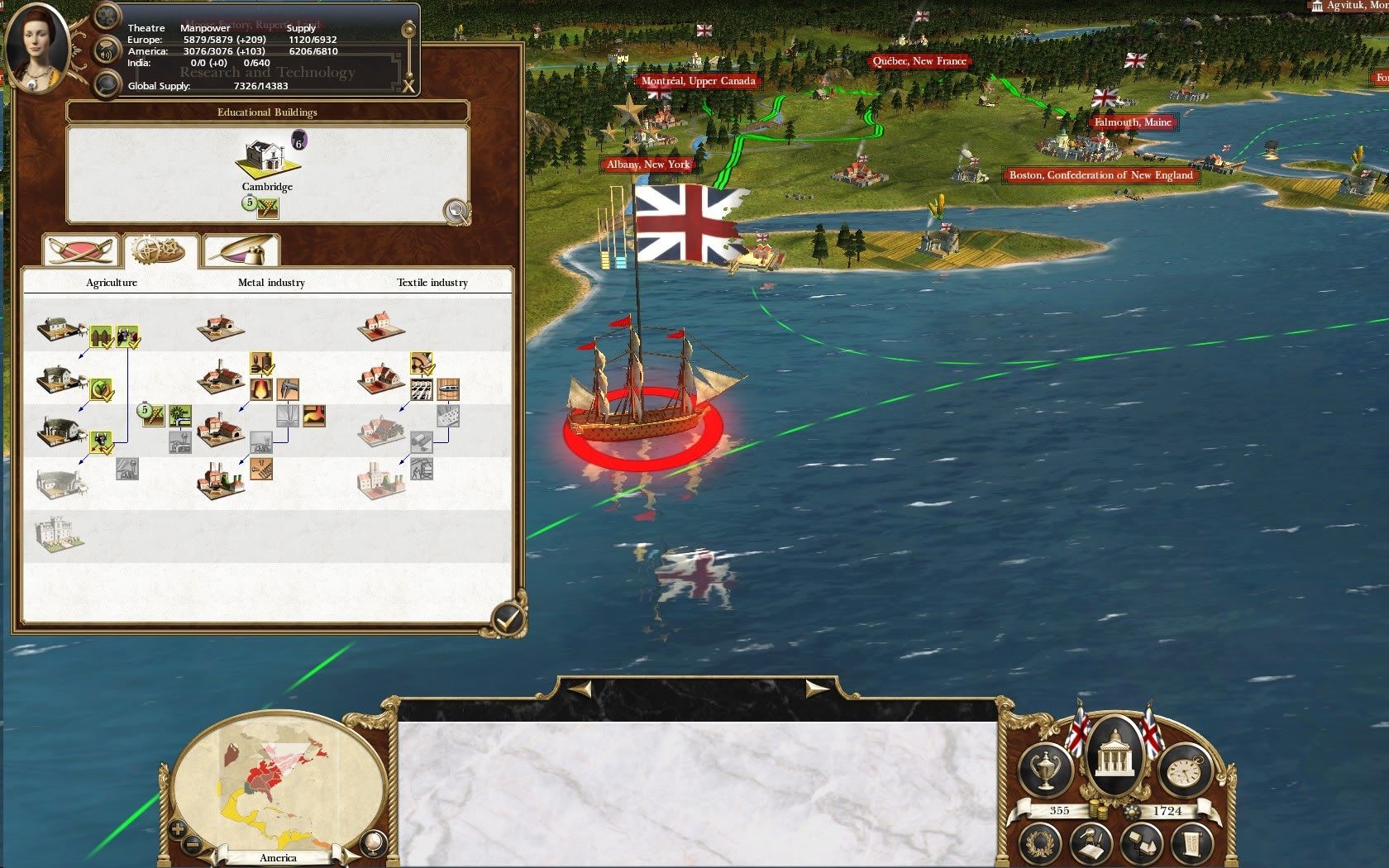The image size is (1389, 868).
Task: Select the Cambridge educational building
Action: tap(266, 157)
